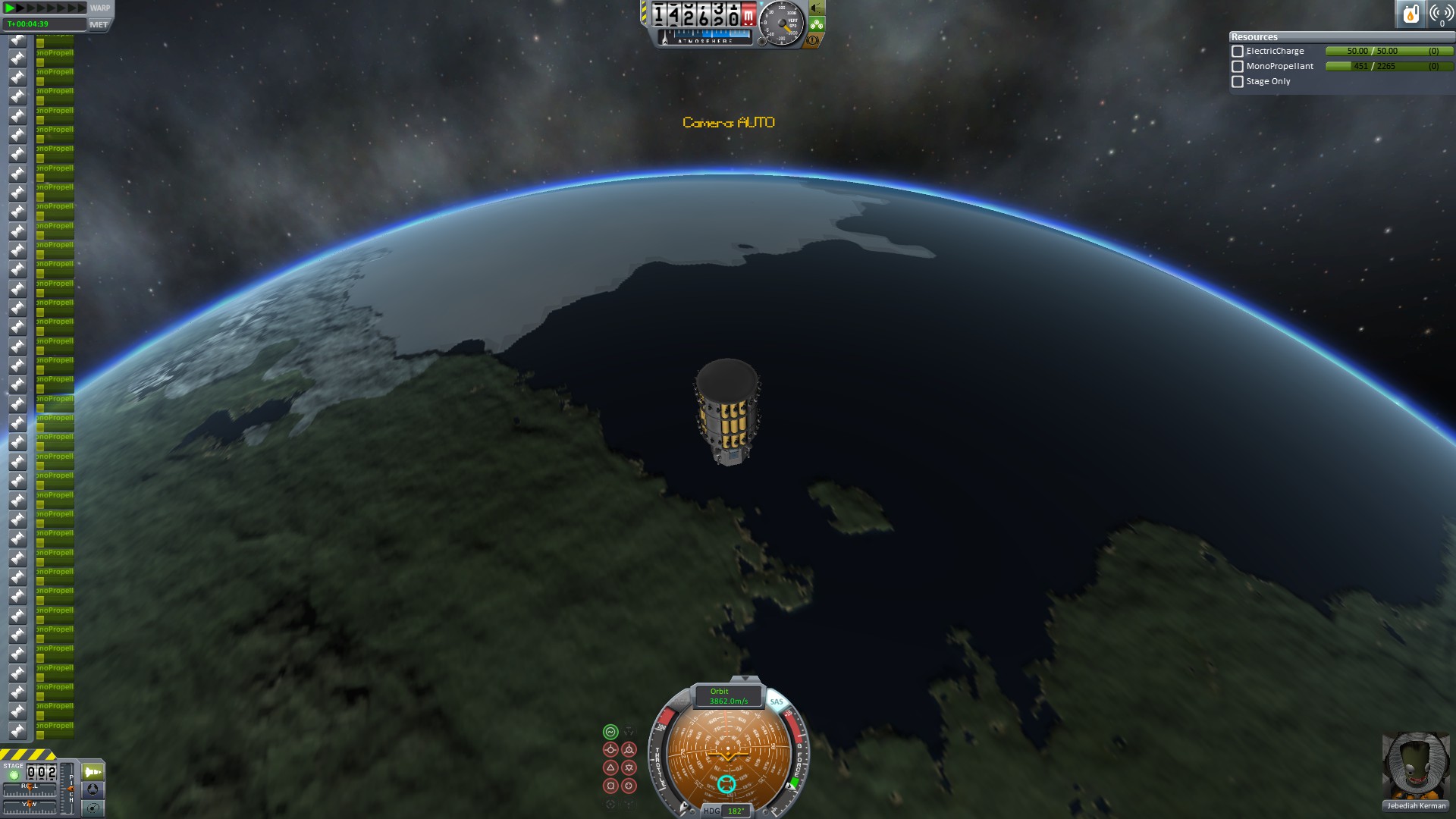The height and width of the screenshot is (819, 1456).
Task: Open the resources fuel-flame toolbar button
Action: 1410,14
